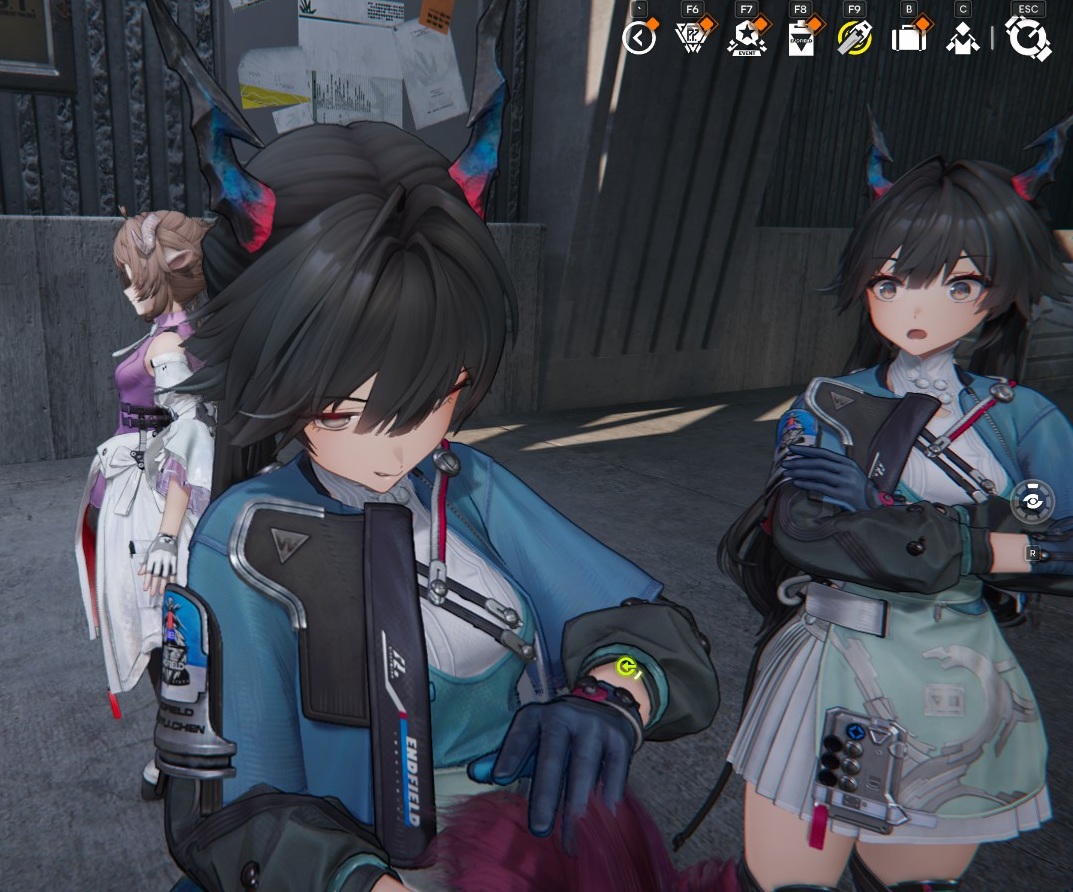Select the yellow-ringed icon under F9
Viewport: 1073px width, 892px height.
(x=854, y=38)
